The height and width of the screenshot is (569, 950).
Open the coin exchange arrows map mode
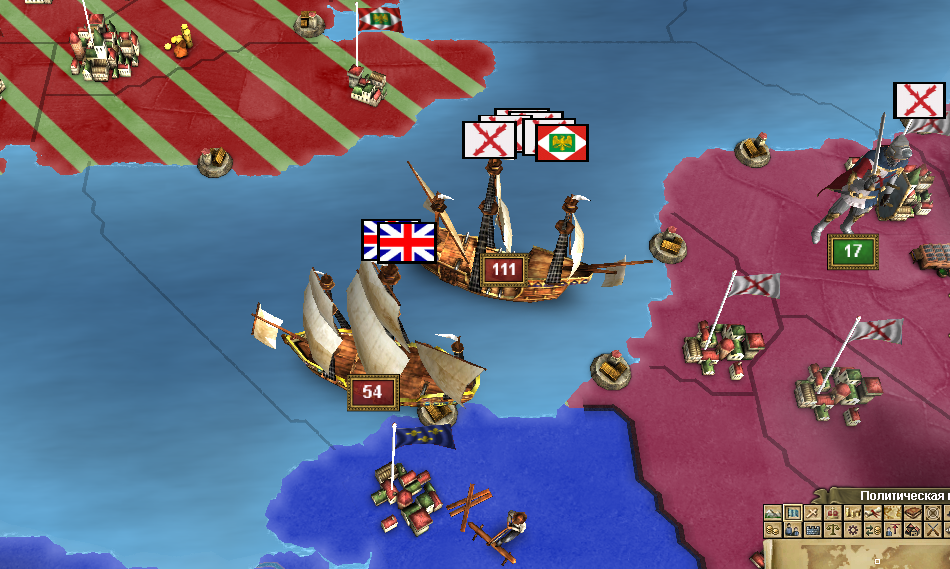873,530
